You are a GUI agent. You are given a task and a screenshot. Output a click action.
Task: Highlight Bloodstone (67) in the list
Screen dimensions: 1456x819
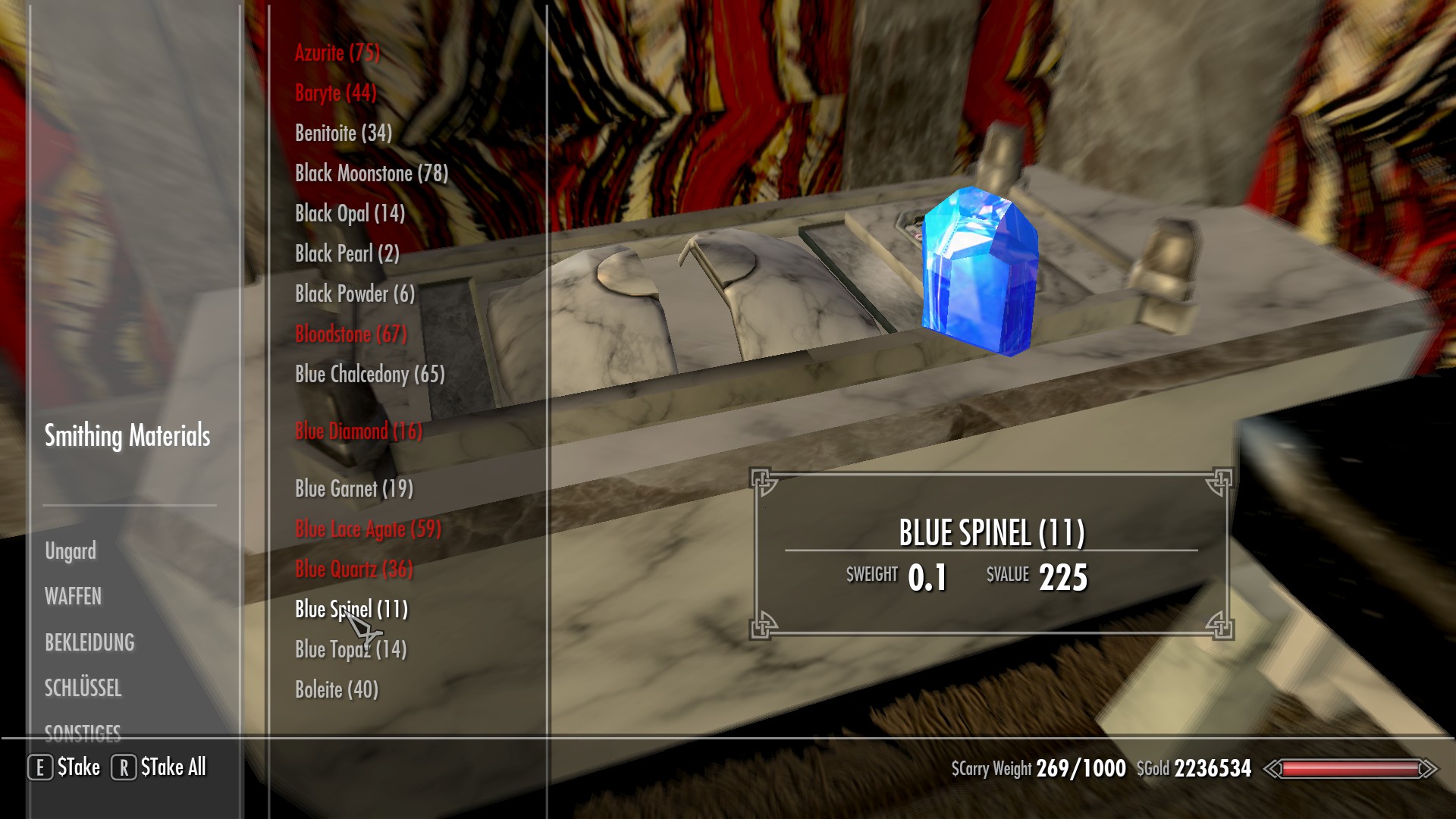[350, 334]
